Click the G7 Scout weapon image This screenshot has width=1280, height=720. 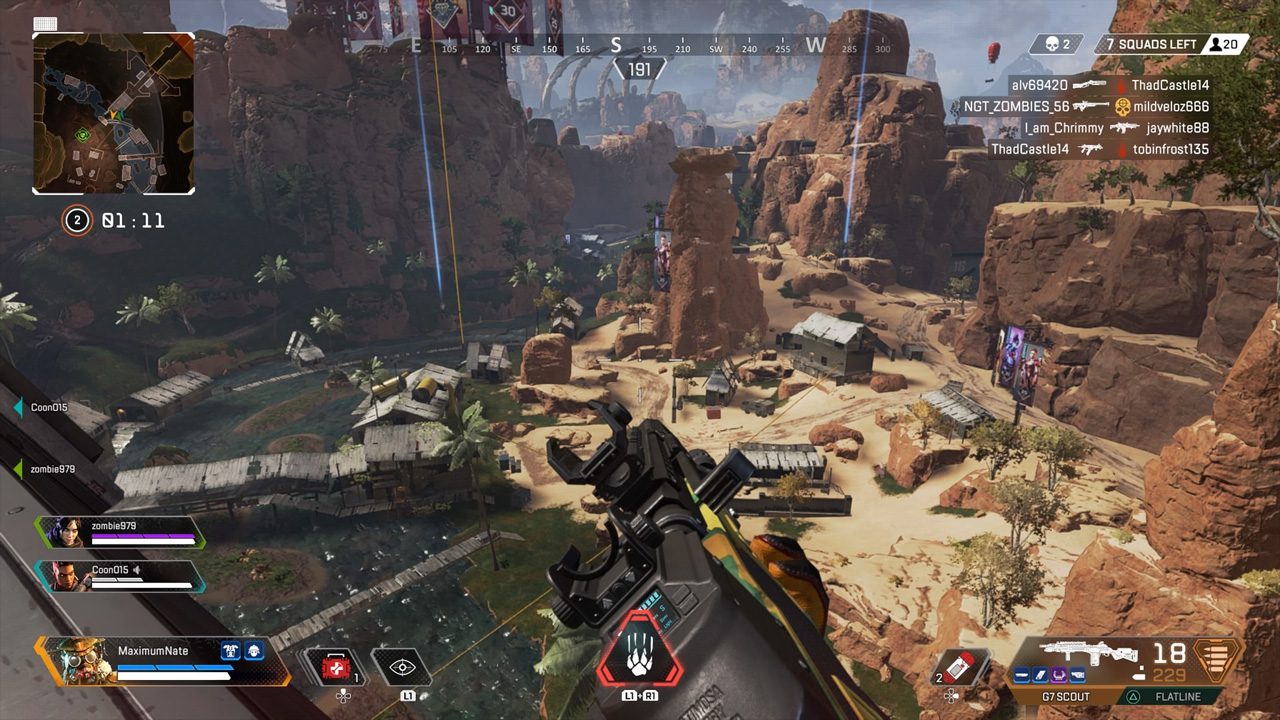[x=1074, y=652]
